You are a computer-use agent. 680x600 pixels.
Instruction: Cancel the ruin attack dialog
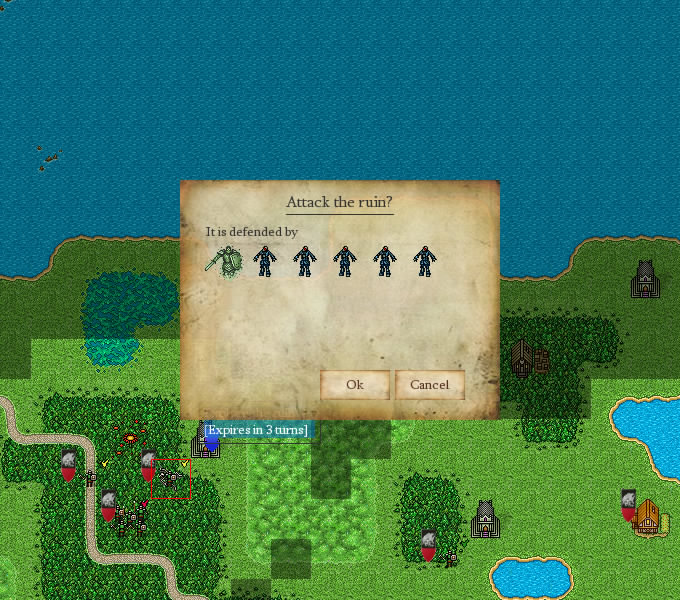coord(429,385)
